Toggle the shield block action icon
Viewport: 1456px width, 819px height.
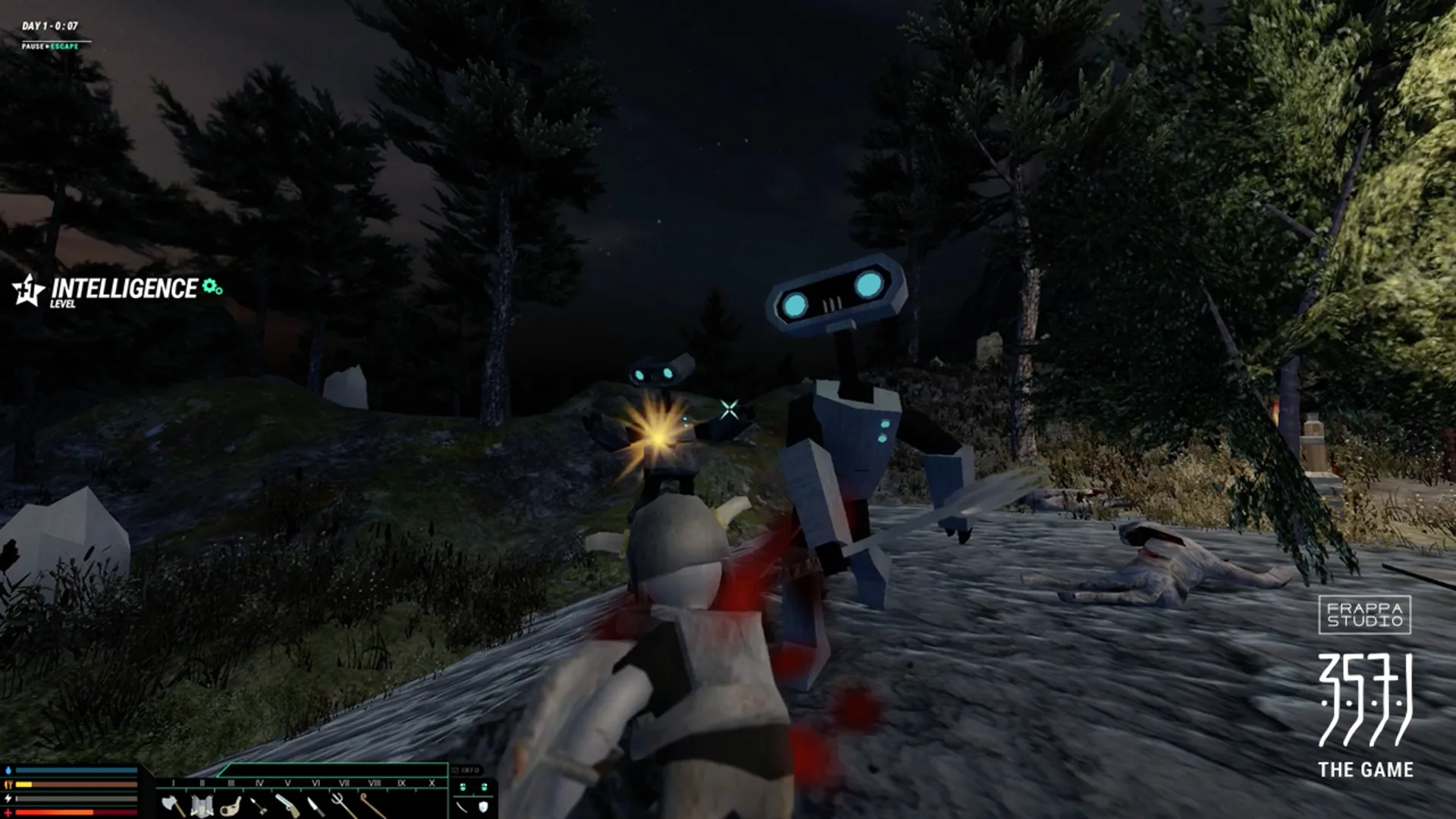484,807
